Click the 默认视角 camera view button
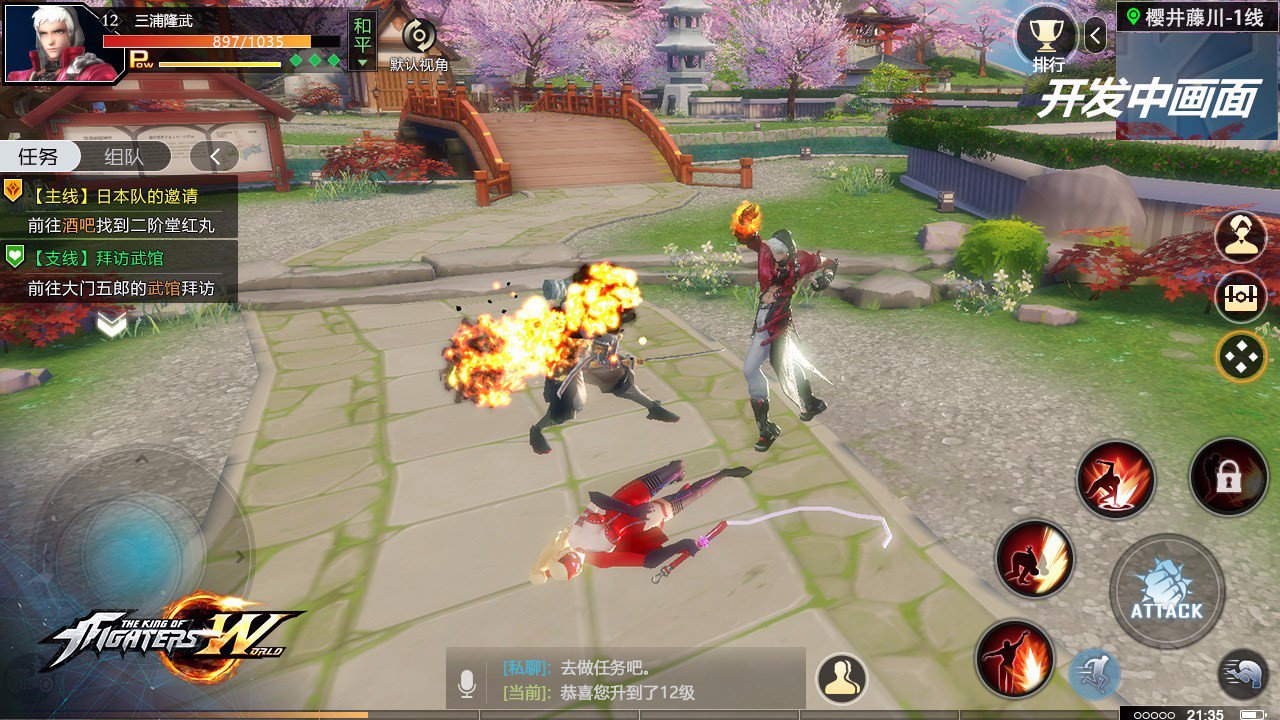The height and width of the screenshot is (720, 1280). click(419, 45)
